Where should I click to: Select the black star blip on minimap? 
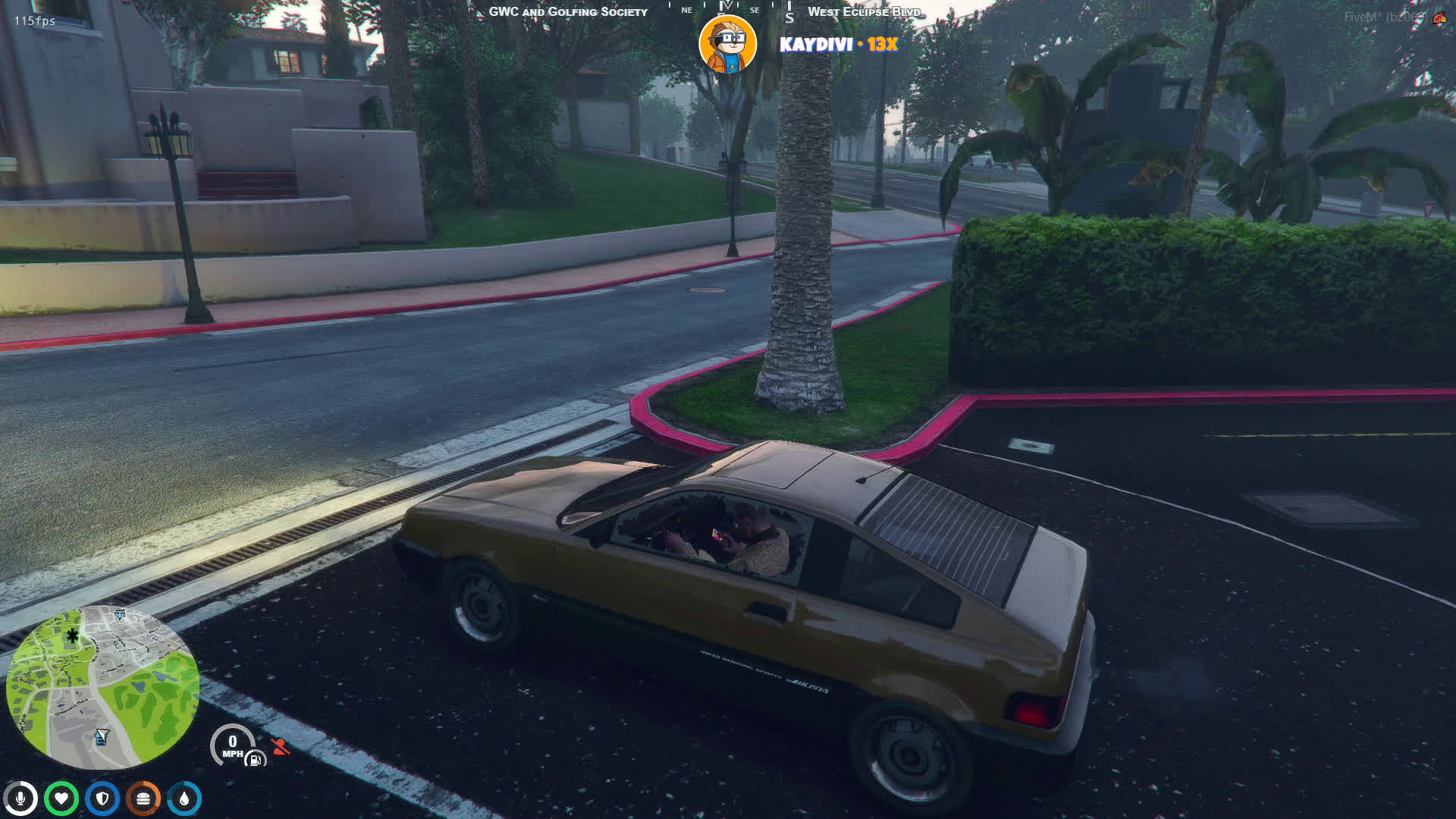click(x=73, y=635)
